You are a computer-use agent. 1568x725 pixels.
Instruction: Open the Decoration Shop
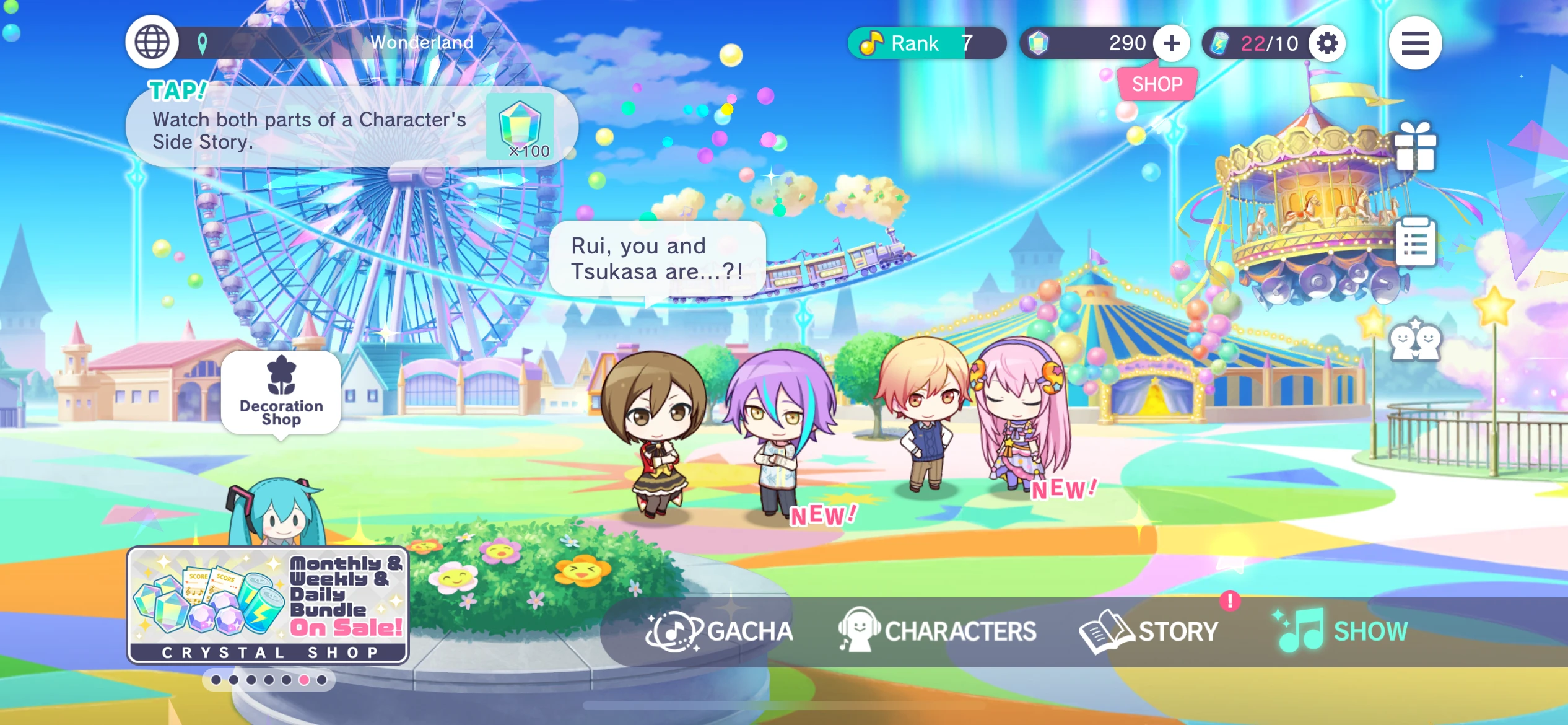pyautogui.click(x=281, y=393)
